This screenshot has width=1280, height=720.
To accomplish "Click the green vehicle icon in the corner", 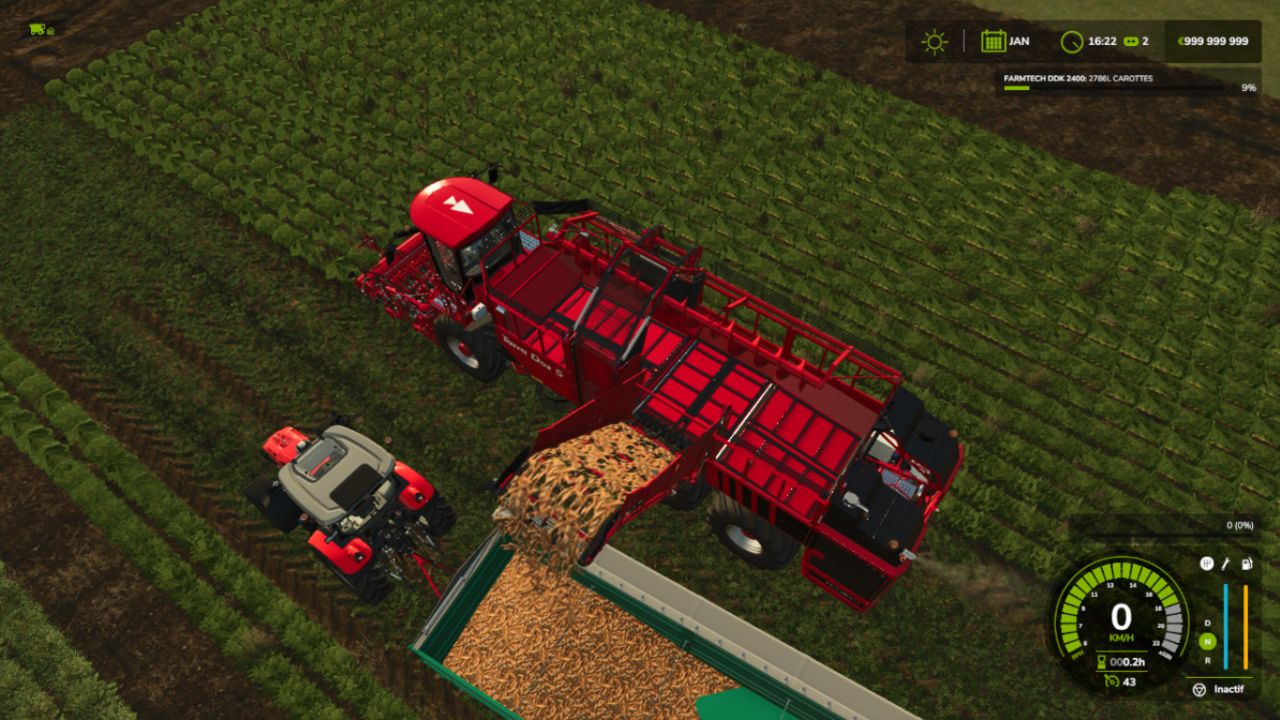I will (x=41, y=29).
